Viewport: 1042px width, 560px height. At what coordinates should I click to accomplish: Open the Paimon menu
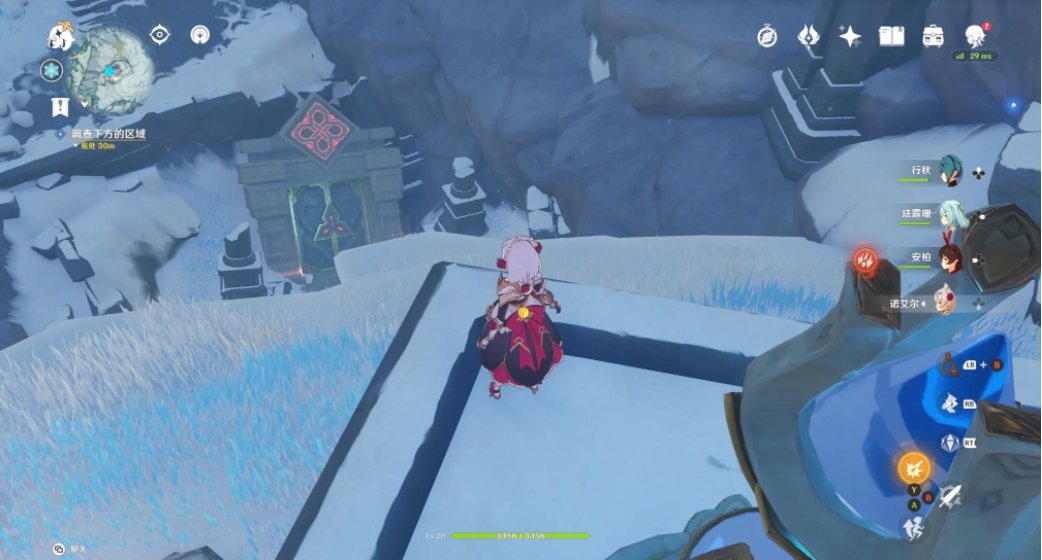pos(60,38)
